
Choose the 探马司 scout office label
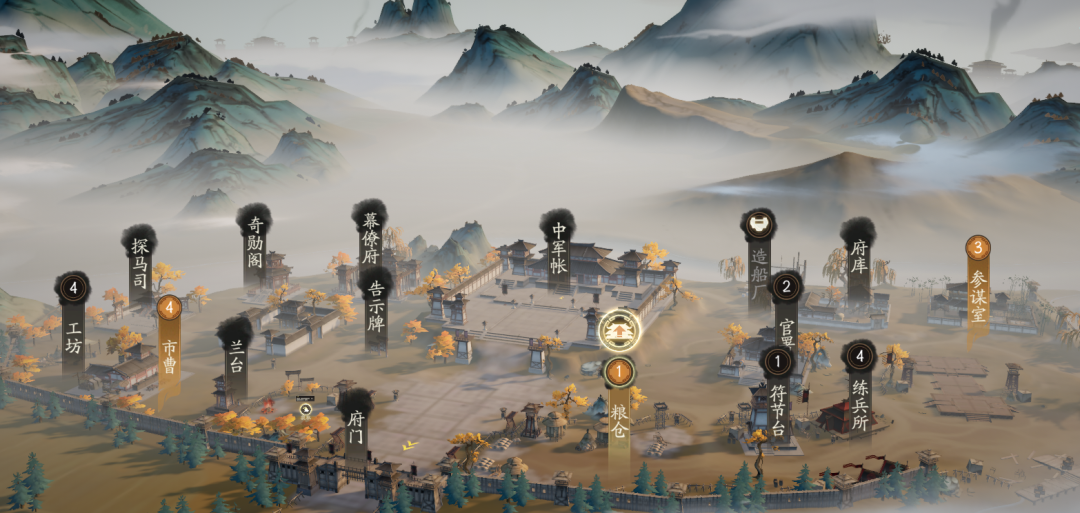click(139, 262)
